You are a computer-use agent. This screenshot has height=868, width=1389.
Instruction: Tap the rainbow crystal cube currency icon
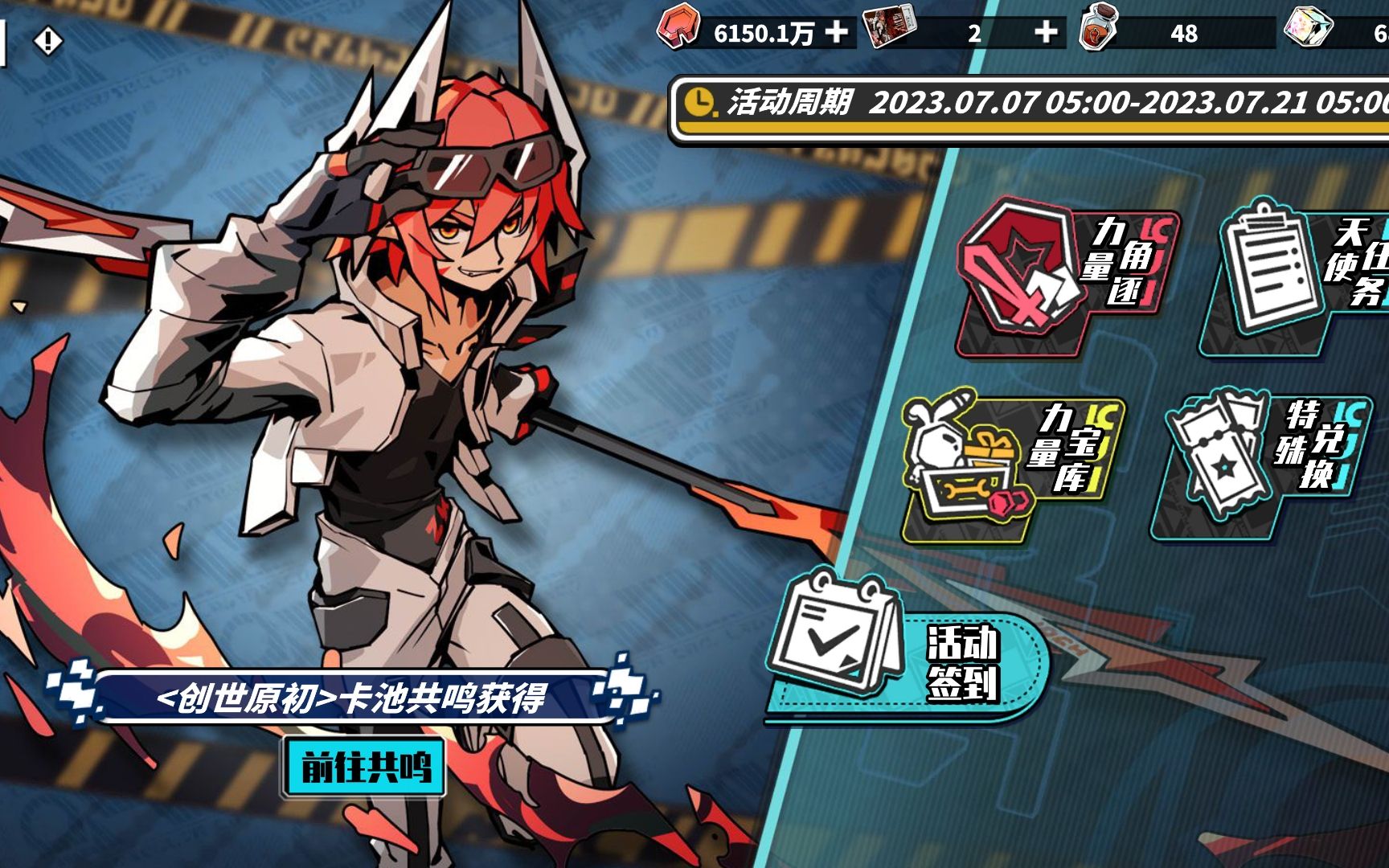coord(1309,29)
